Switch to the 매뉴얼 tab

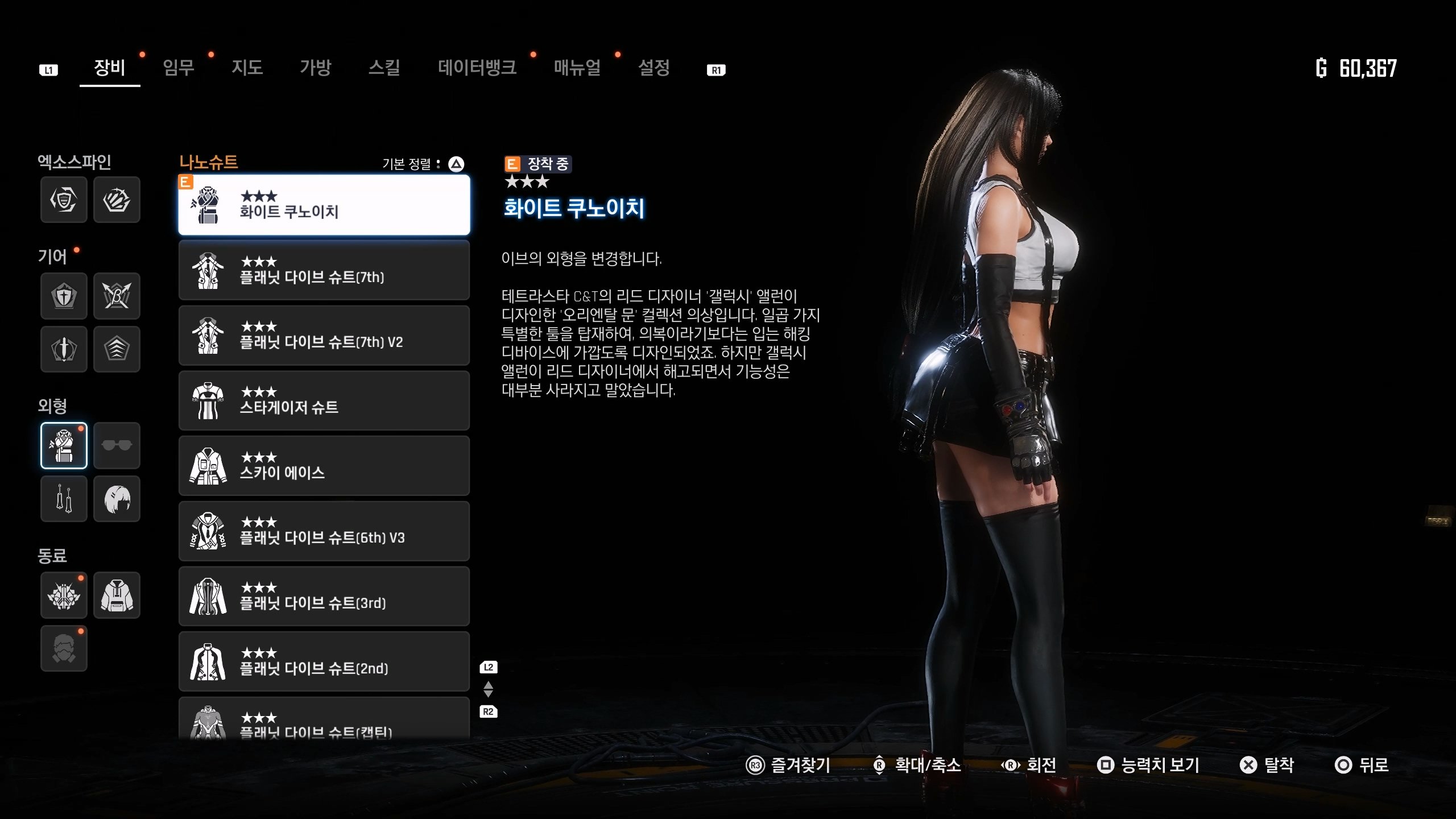[x=577, y=68]
